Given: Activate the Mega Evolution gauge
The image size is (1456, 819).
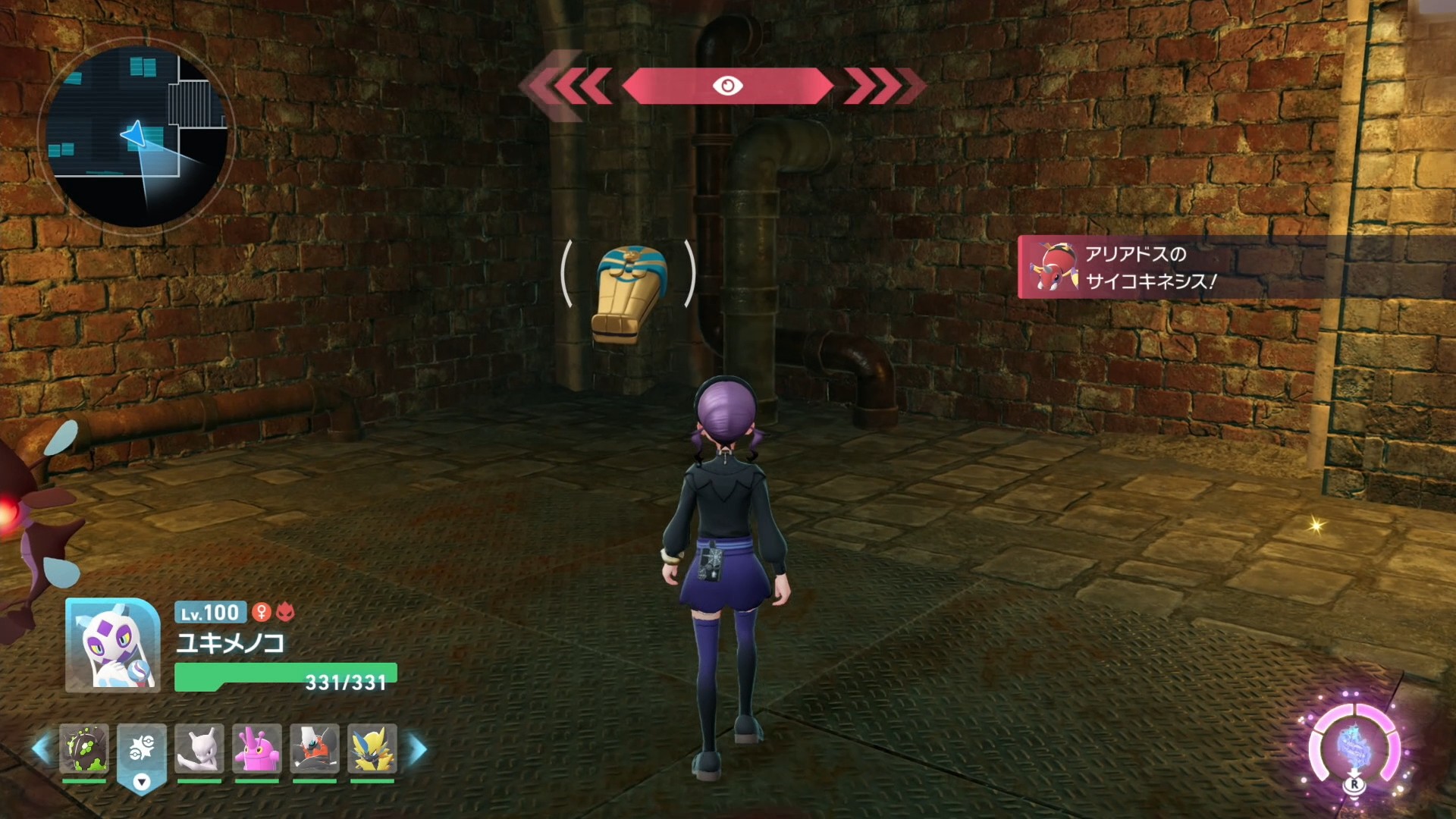Looking at the screenshot, I should [1354, 748].
